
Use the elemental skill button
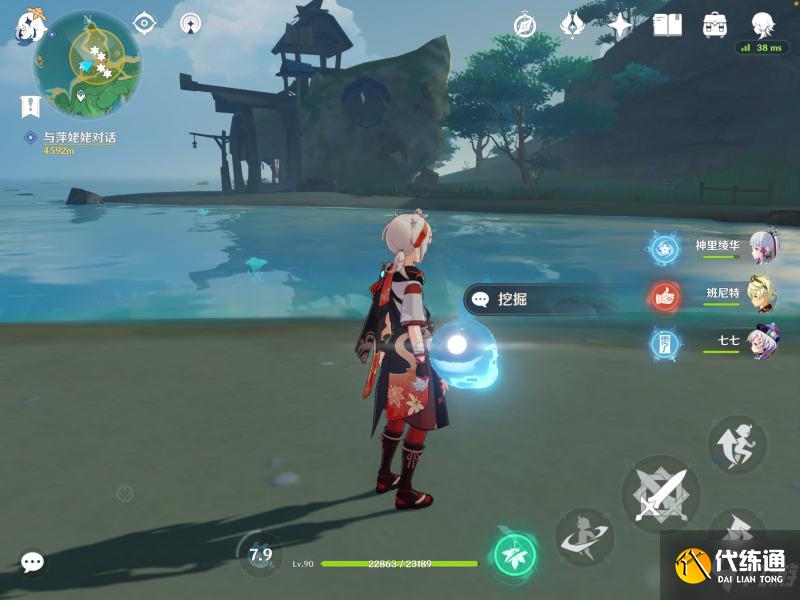click(x=584, y=537)
